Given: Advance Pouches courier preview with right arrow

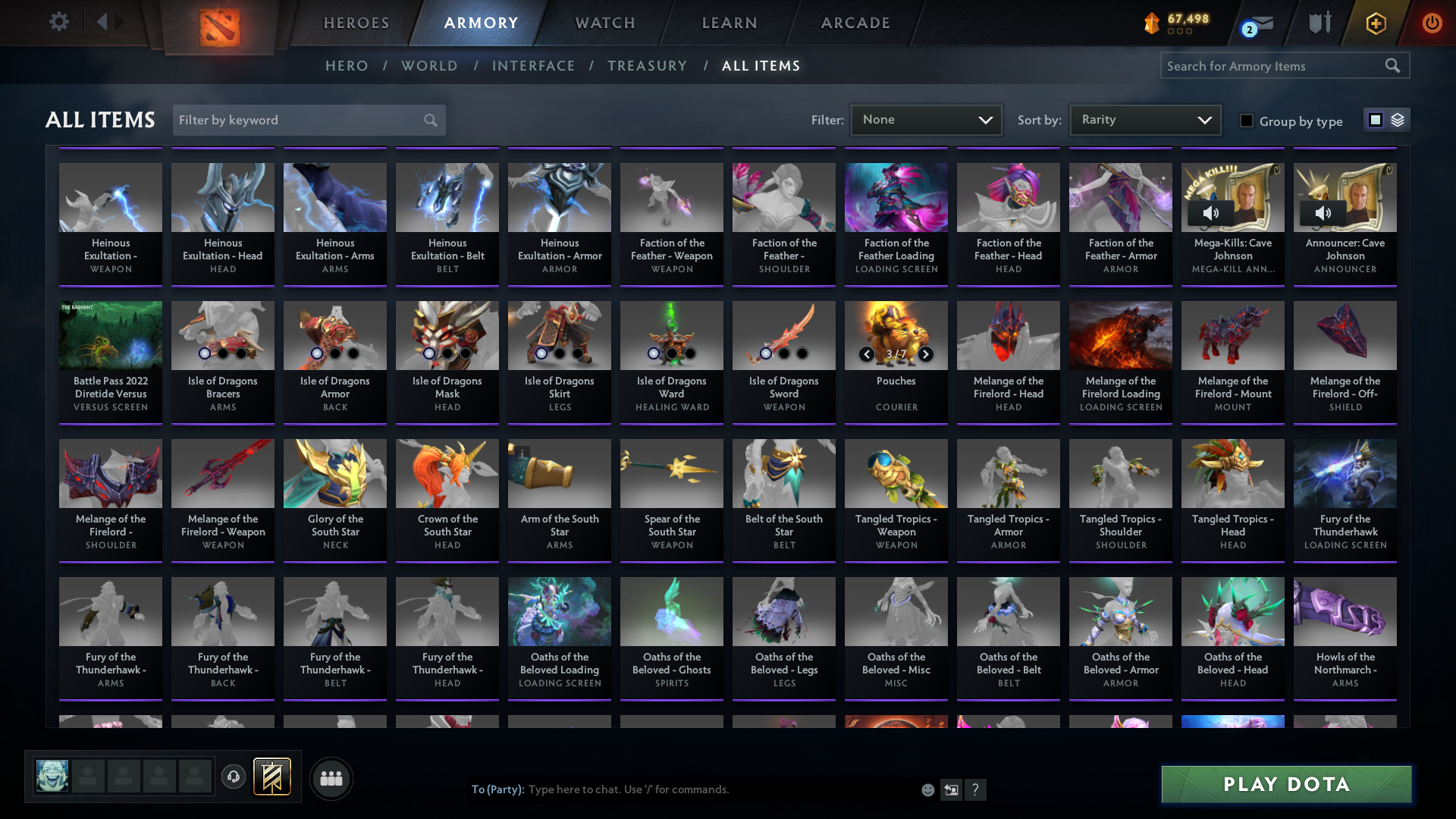Looking at the screenshot, I should point(926,354).
